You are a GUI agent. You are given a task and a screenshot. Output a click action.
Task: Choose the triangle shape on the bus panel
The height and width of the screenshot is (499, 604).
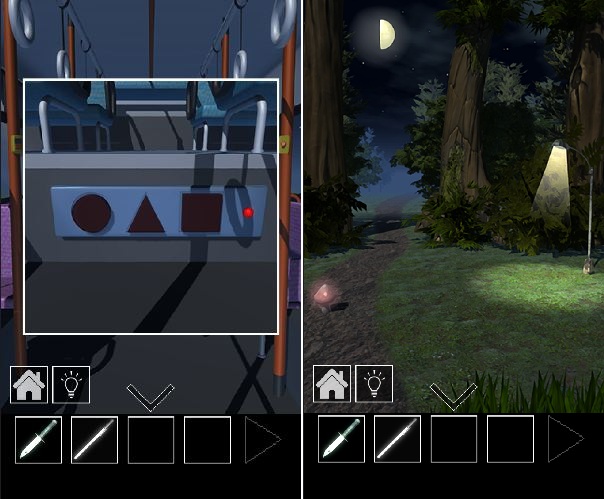(146, 212)
